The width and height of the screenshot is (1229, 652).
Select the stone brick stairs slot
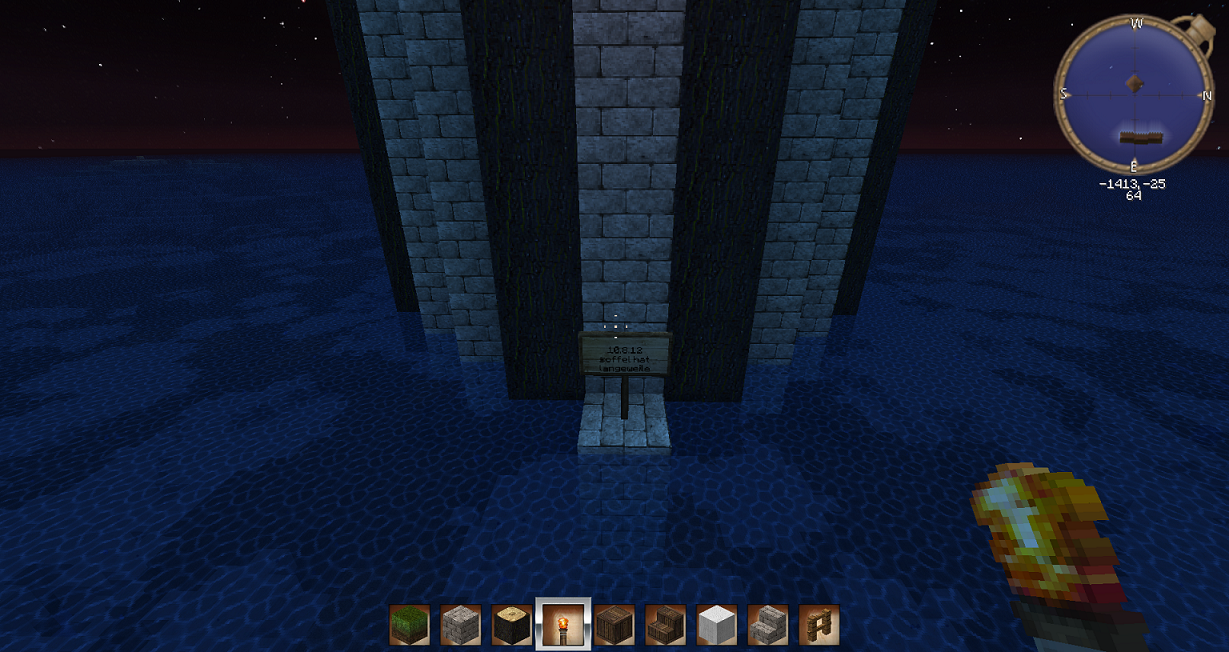[767, 625]
